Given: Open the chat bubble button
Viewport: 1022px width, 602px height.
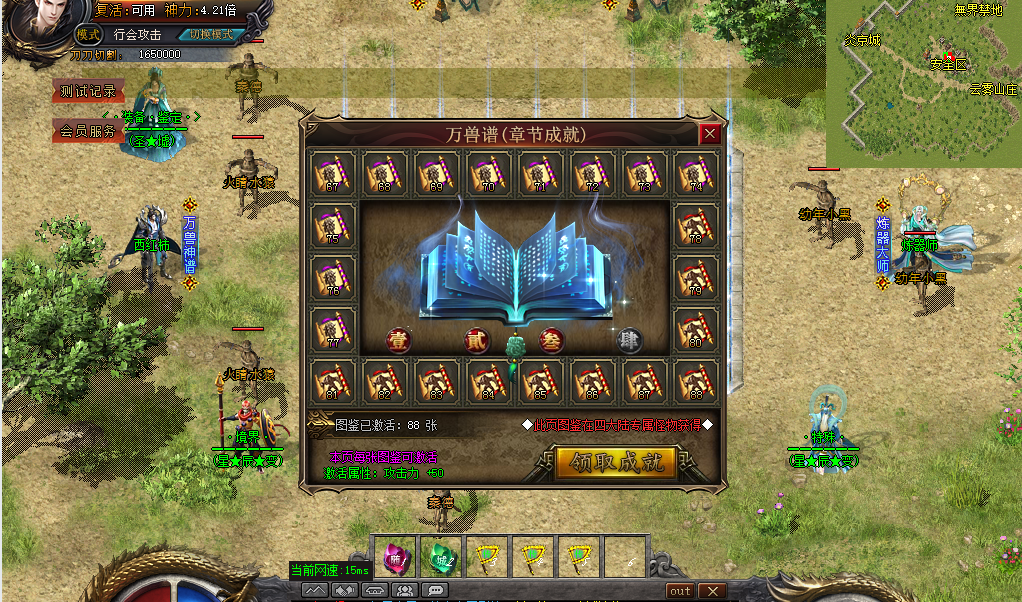Looking at the screenshot, I should point(434,591).
